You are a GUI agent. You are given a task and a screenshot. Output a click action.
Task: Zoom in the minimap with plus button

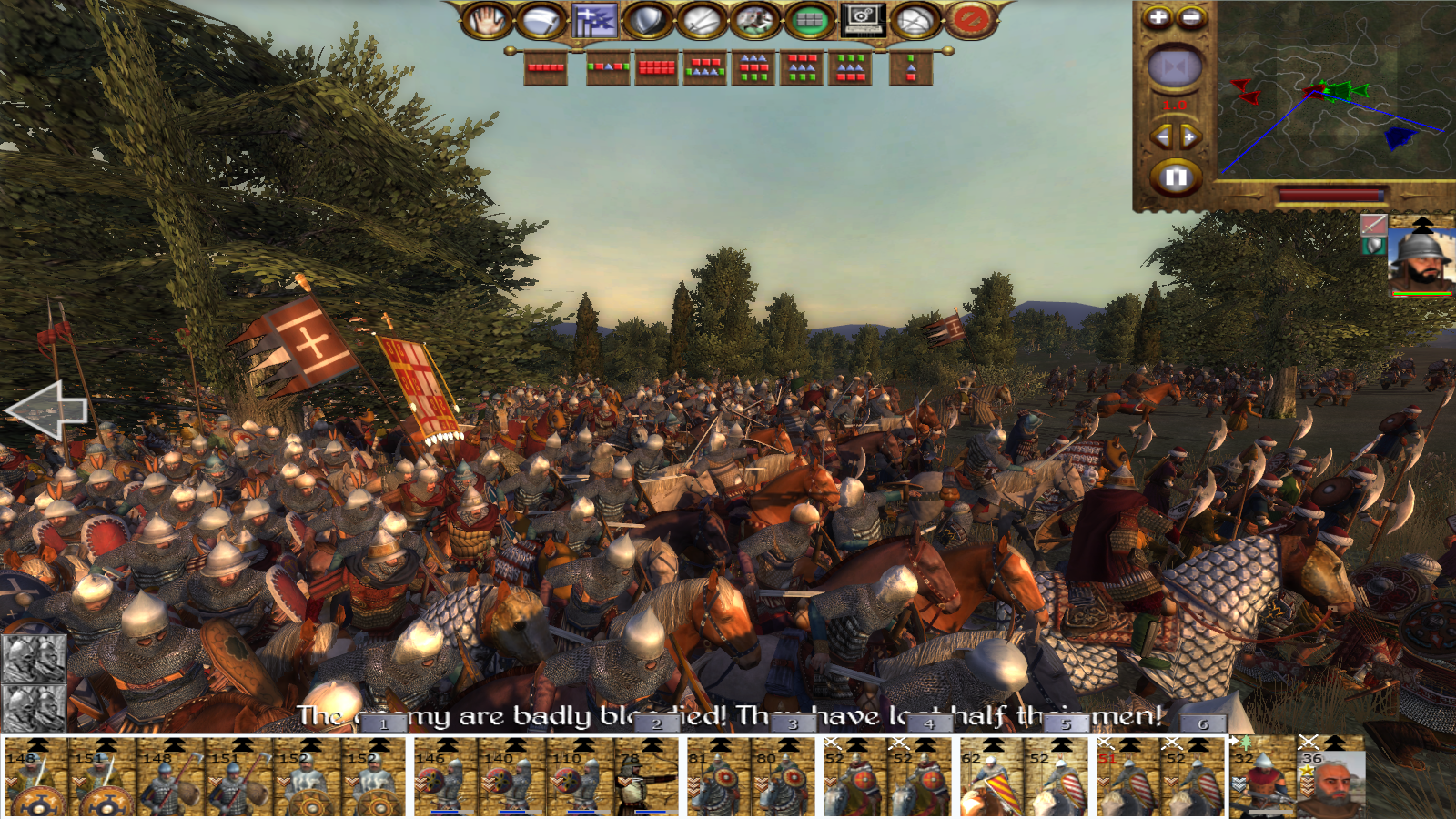(1158, 17)
